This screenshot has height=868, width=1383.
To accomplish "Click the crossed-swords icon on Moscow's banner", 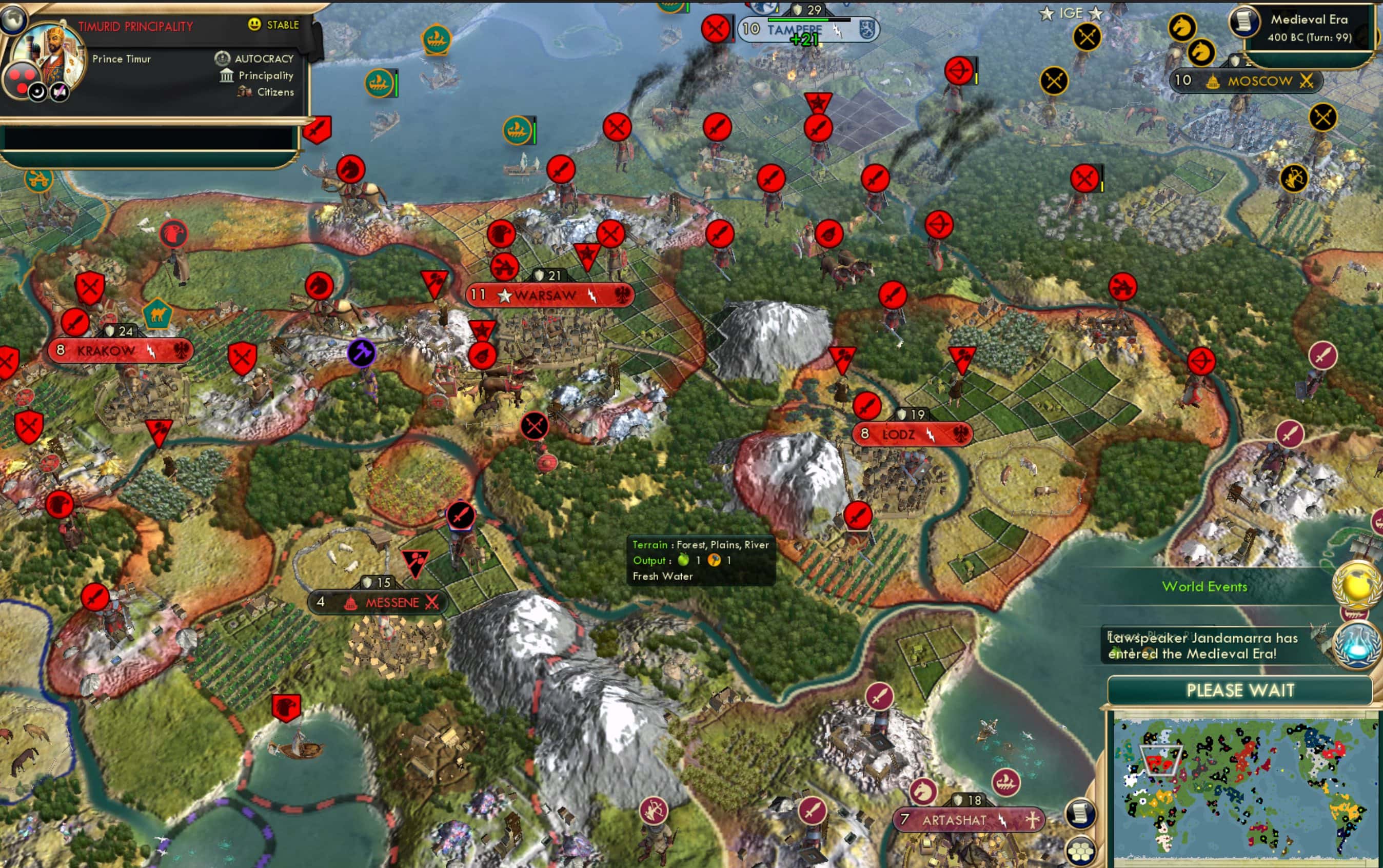I will coord(1307,81).
